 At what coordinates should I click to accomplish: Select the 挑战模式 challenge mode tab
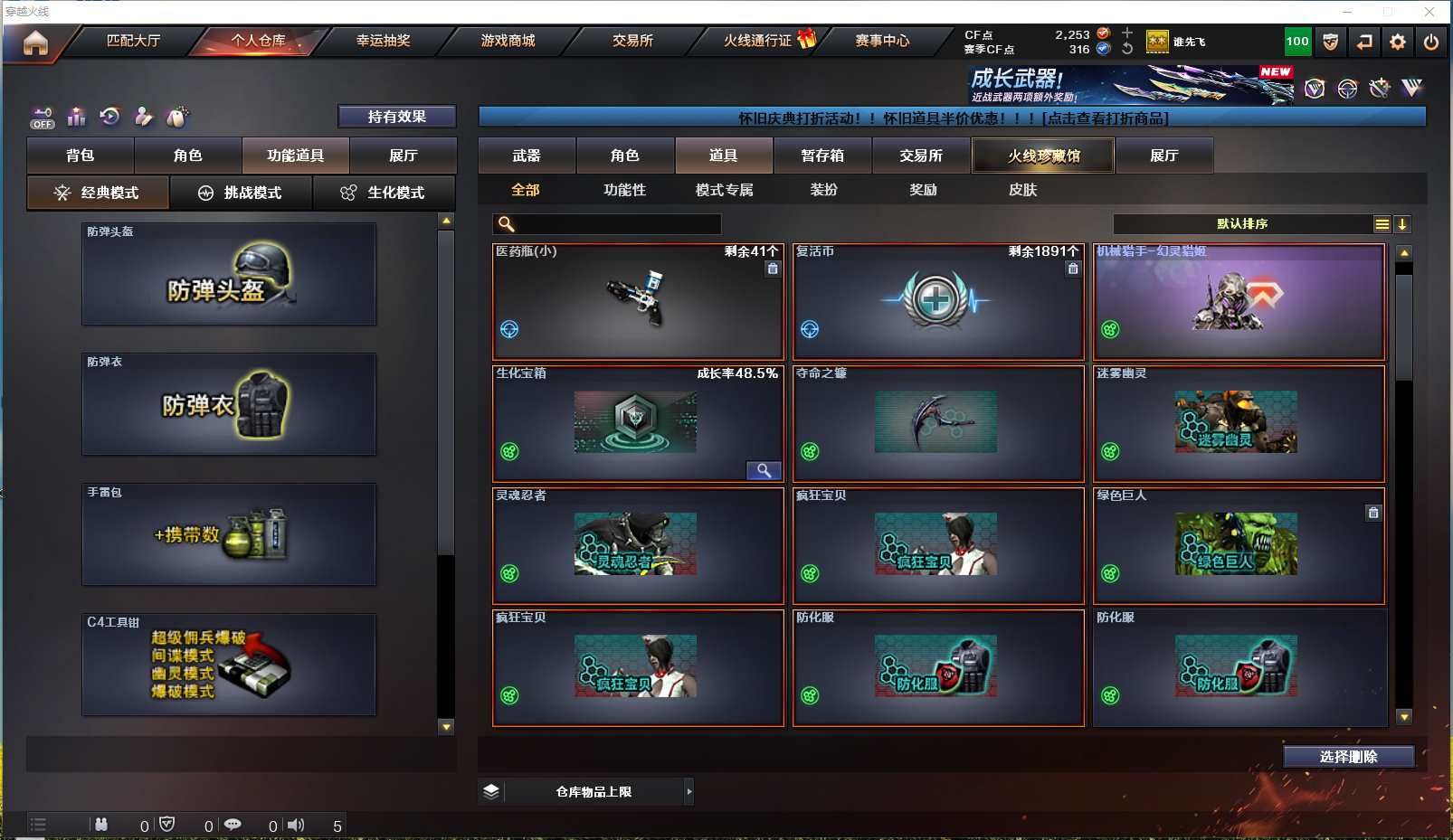click(x=241, y=193)
